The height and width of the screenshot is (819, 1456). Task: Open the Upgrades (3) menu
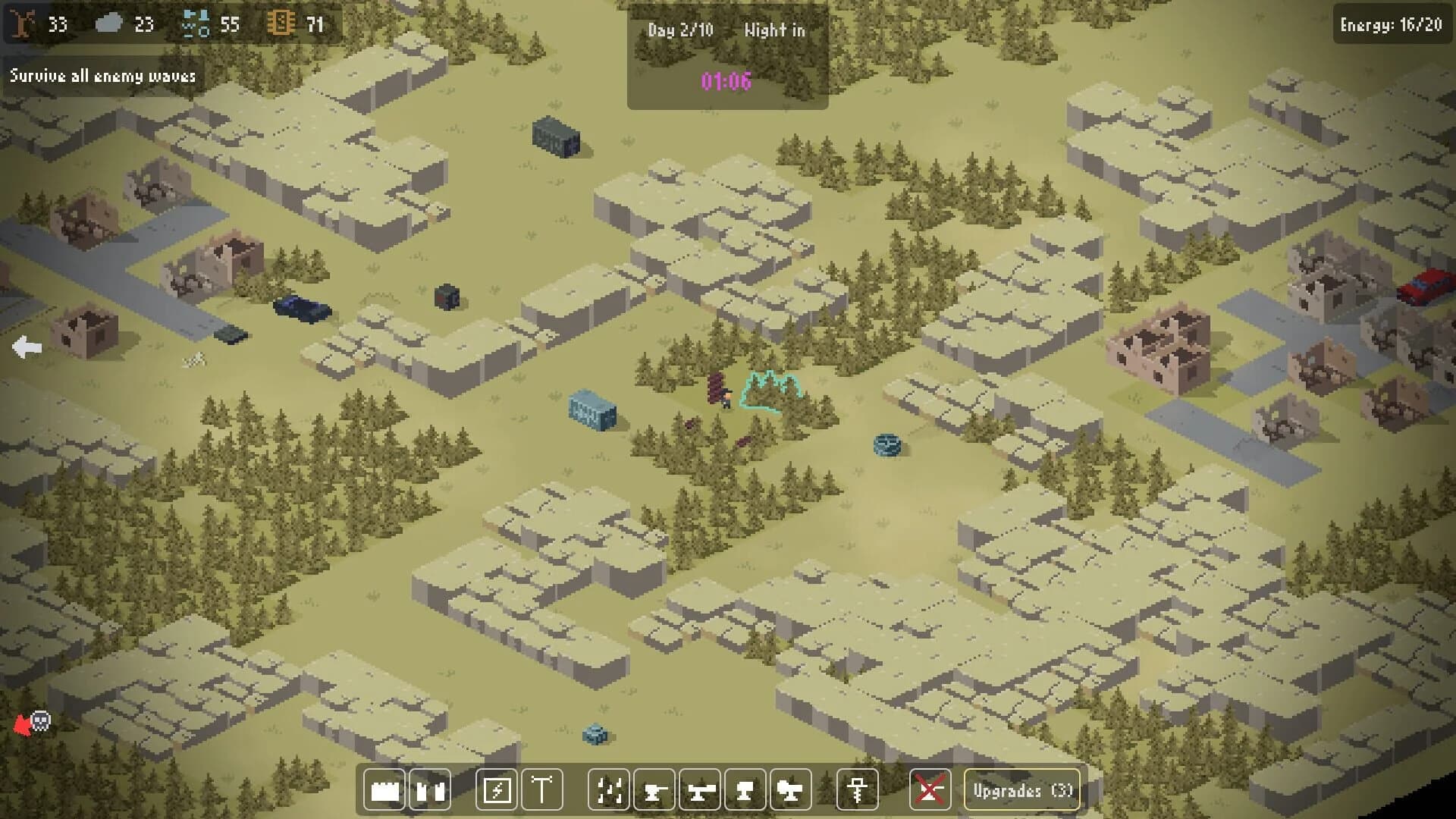coord(1021,790)
